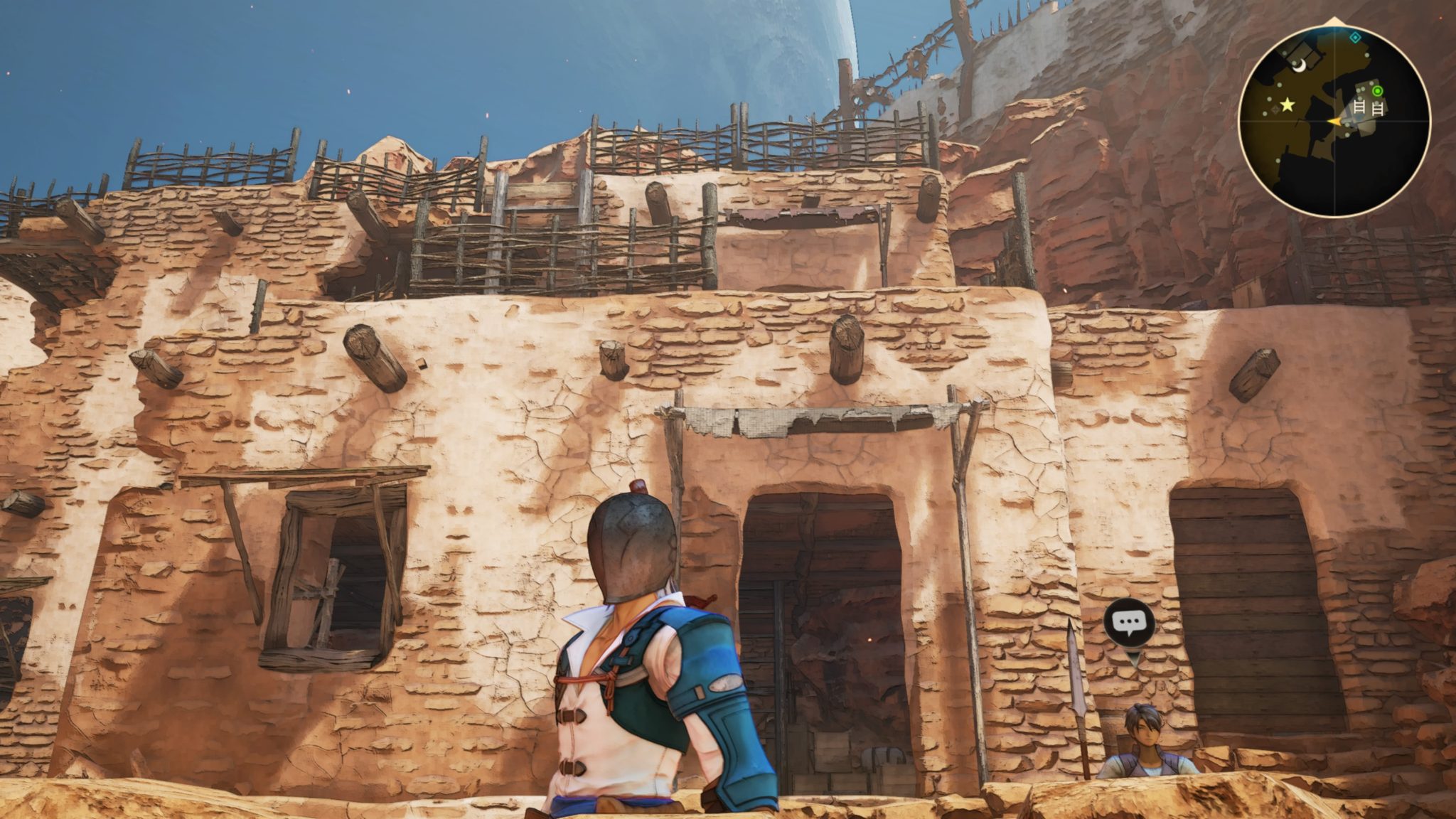1456x819 pixels.
Task: Click the small dot marker near the green circle
Action: (1371, 85)
